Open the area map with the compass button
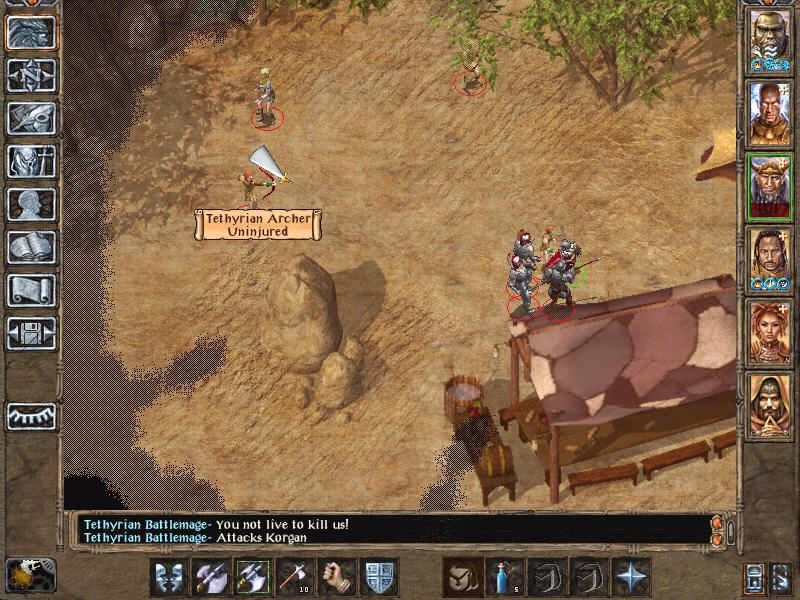The image size is (800, 600). pos(30,75)
